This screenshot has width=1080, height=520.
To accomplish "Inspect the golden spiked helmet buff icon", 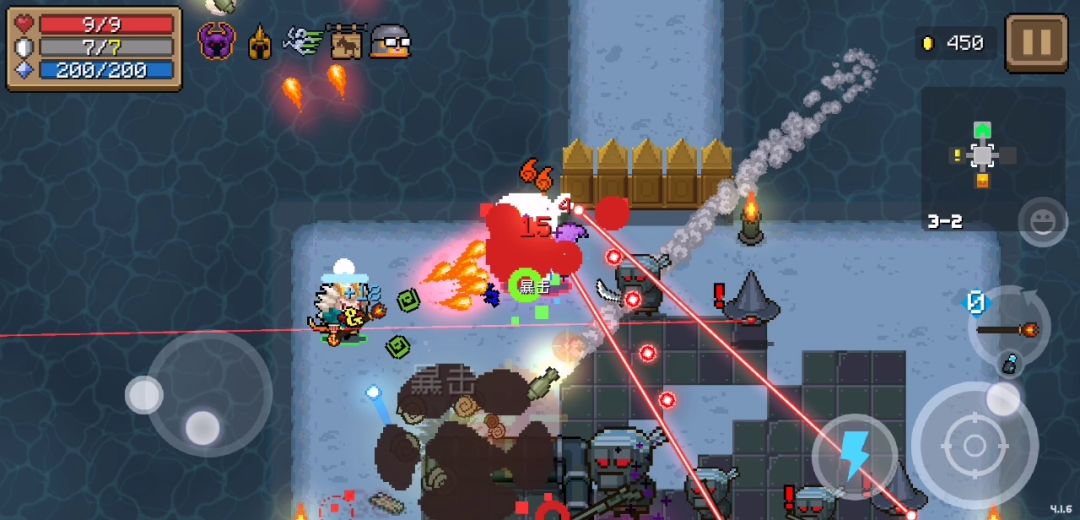I will pos(260,43).
